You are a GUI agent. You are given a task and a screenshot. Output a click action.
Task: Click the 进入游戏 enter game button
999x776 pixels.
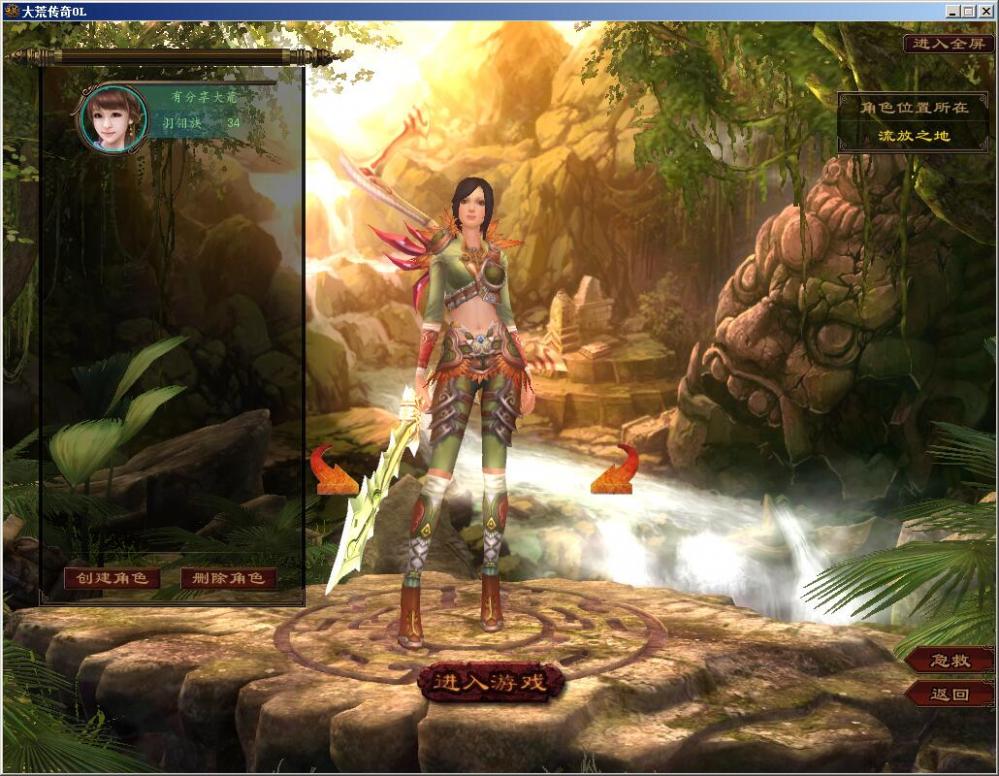click(x=491, y=682)
